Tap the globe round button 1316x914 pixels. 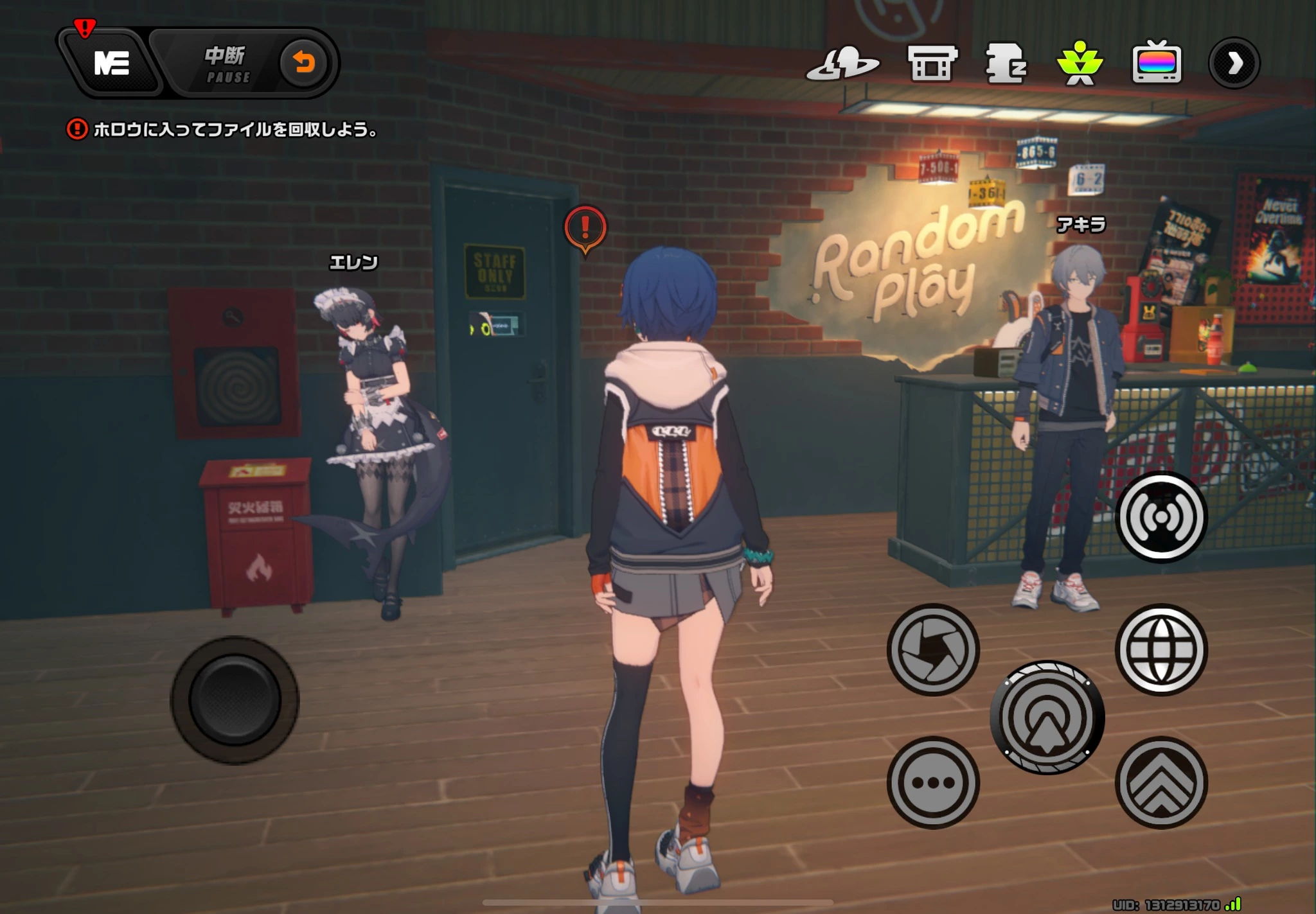tap(1161, 649)
